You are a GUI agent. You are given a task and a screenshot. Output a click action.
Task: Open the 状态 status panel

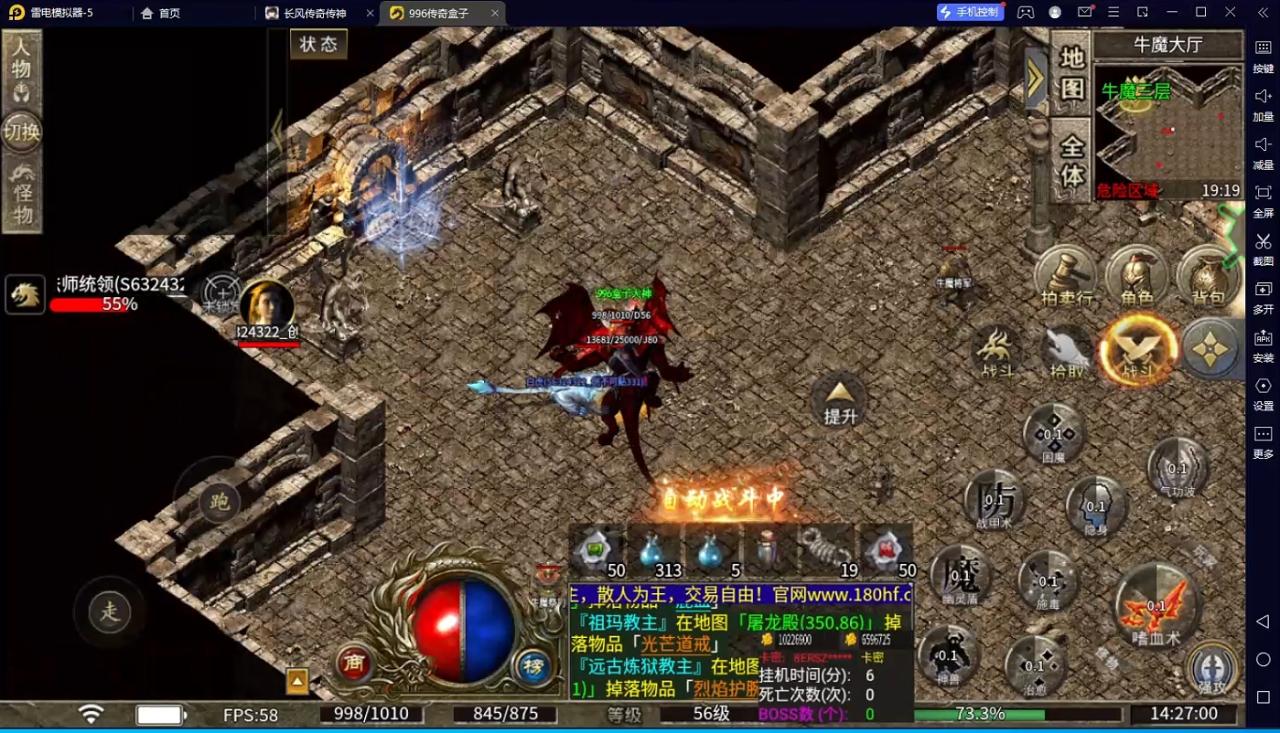318,45
